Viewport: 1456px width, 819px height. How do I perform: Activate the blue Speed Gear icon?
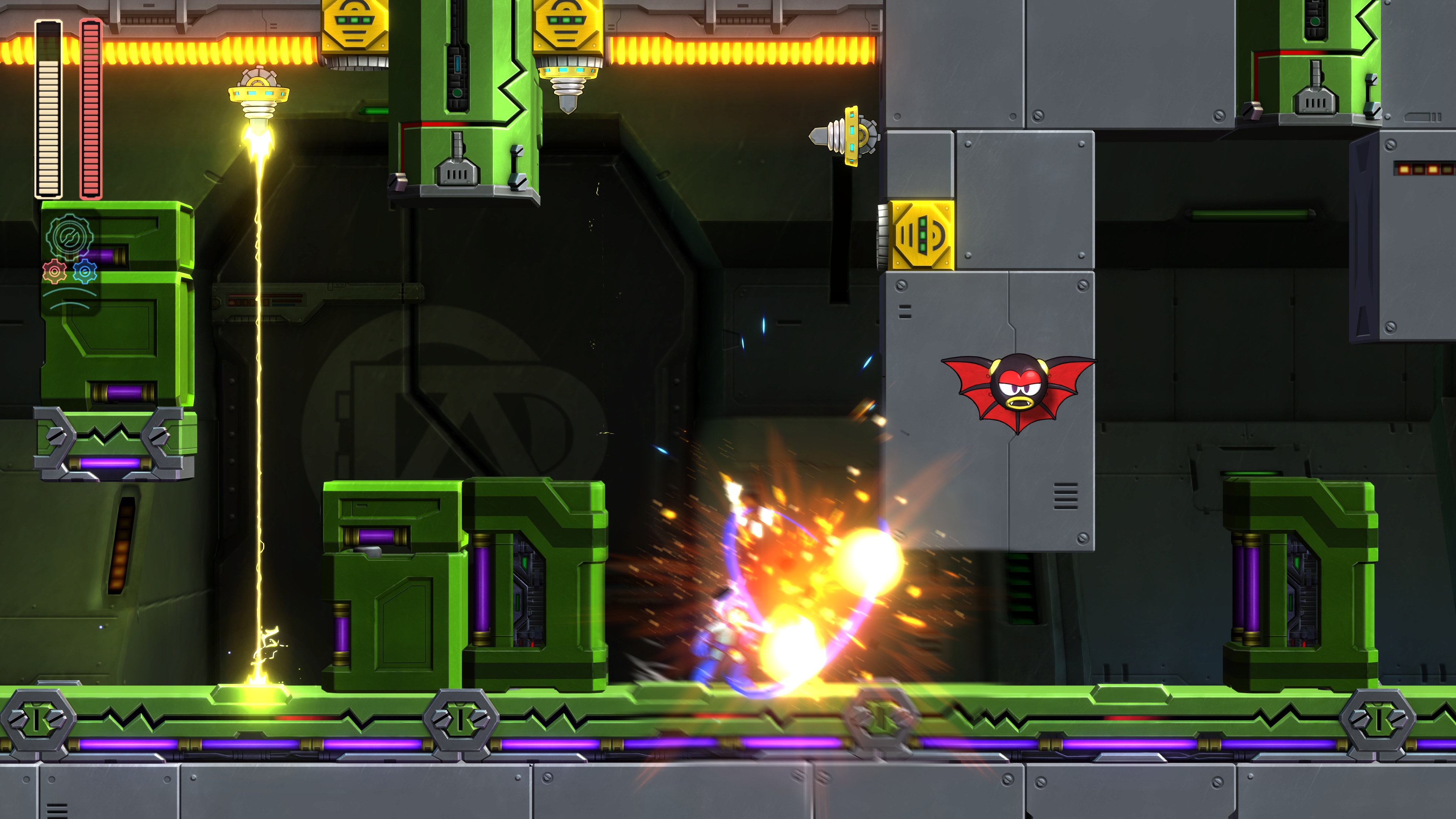click(x=85, y=272)
